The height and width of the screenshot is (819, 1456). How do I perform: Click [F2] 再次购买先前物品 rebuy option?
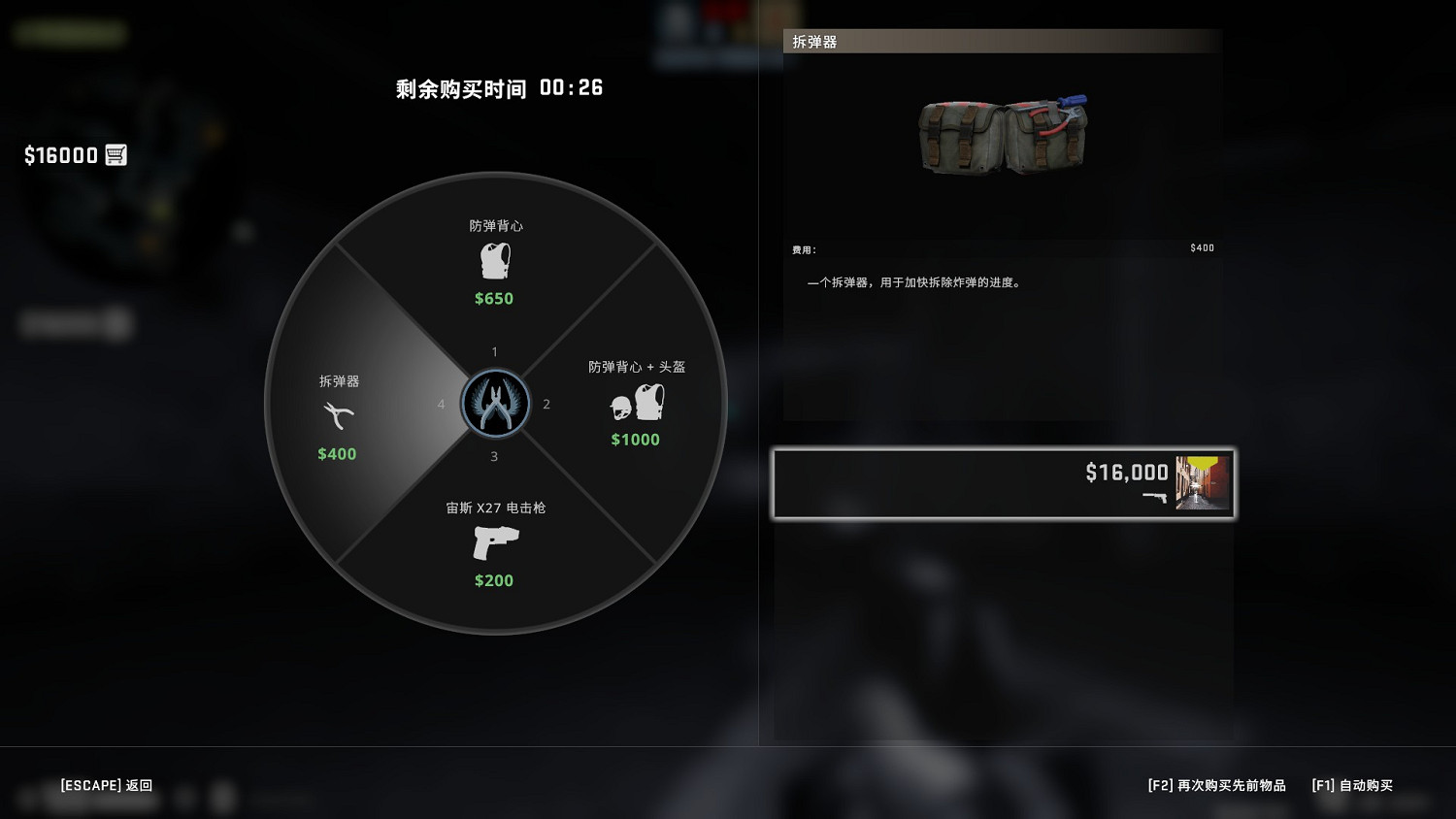1215,786
